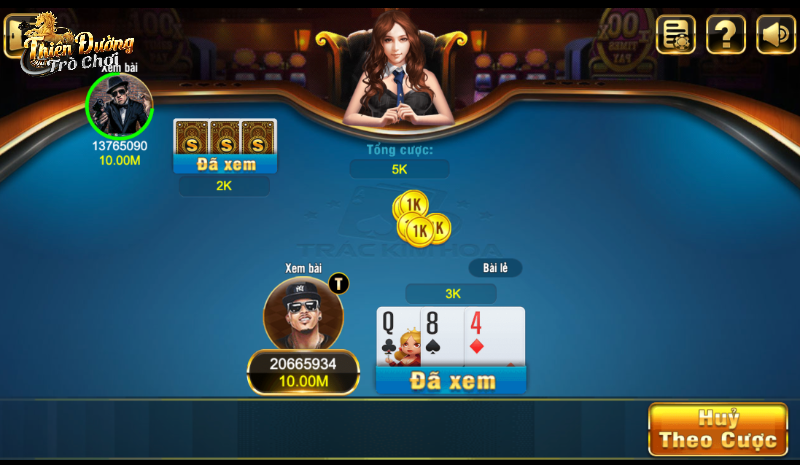Toggle the sound speaker icon

[775, 35]
